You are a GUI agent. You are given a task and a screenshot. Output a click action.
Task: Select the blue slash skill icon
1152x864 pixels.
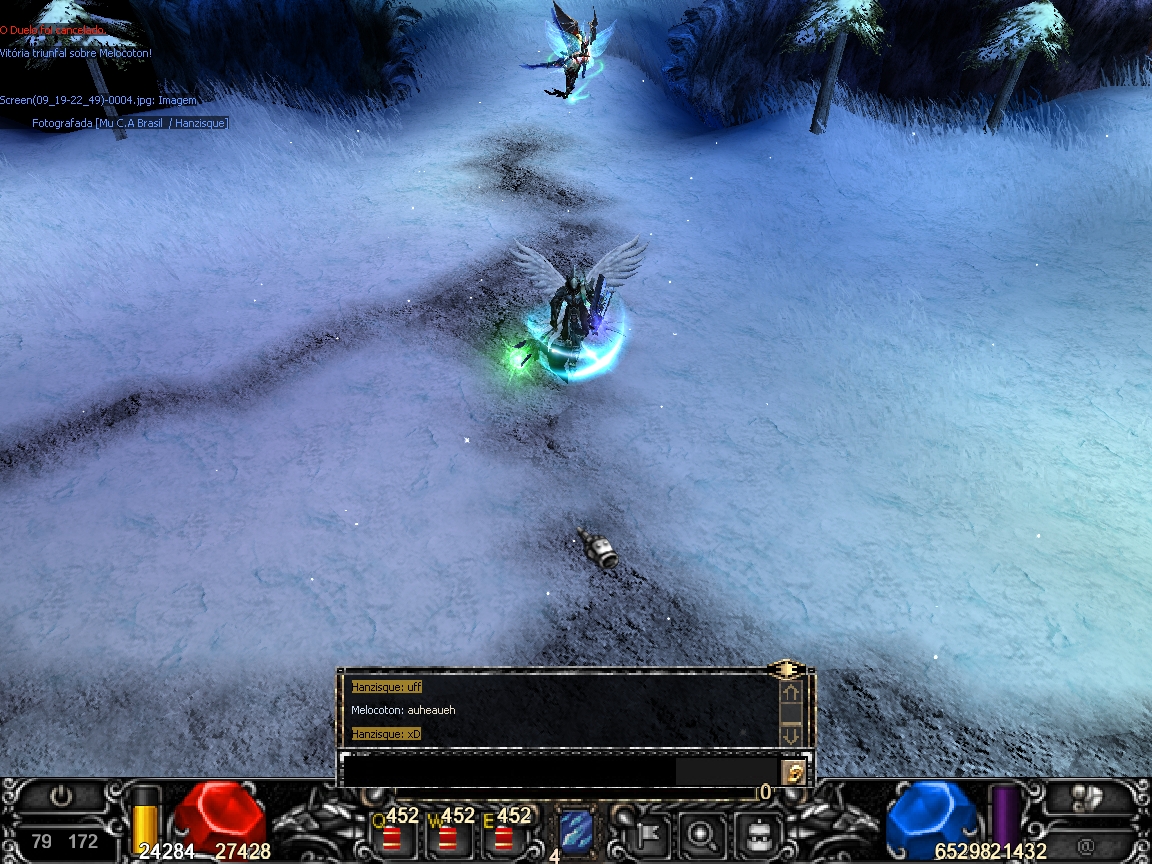575,831
